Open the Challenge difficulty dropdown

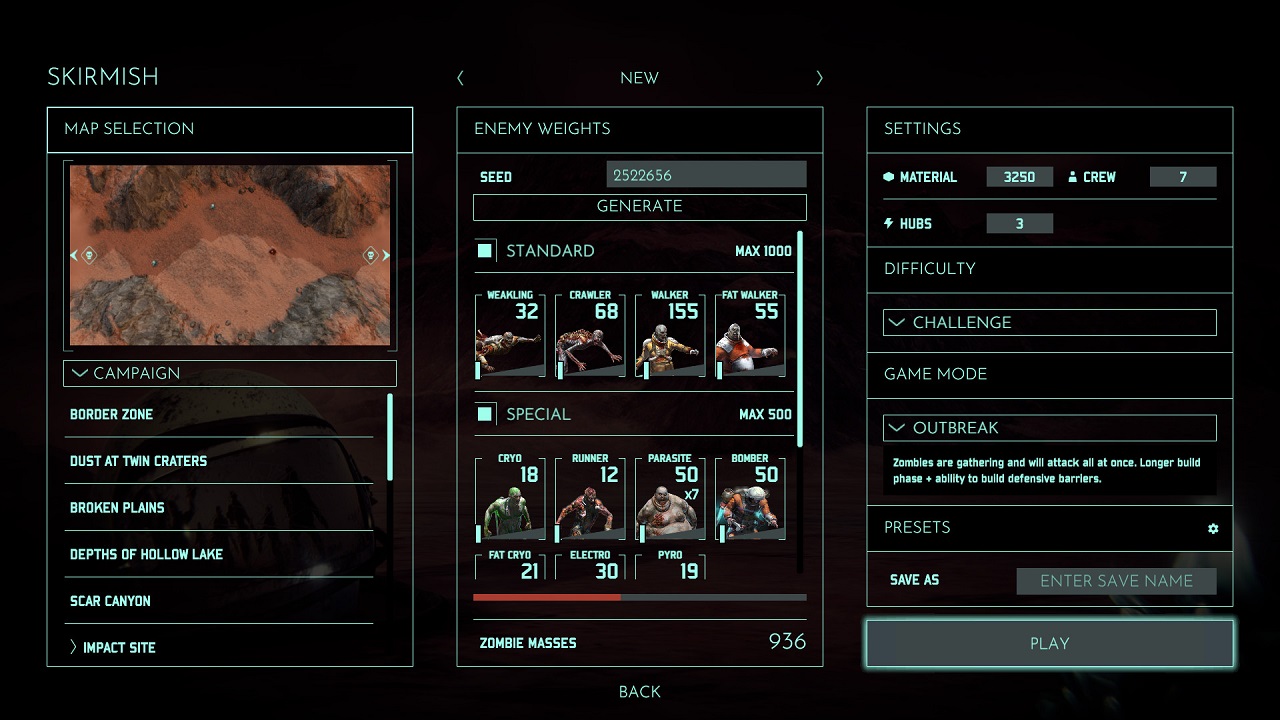1049,322
